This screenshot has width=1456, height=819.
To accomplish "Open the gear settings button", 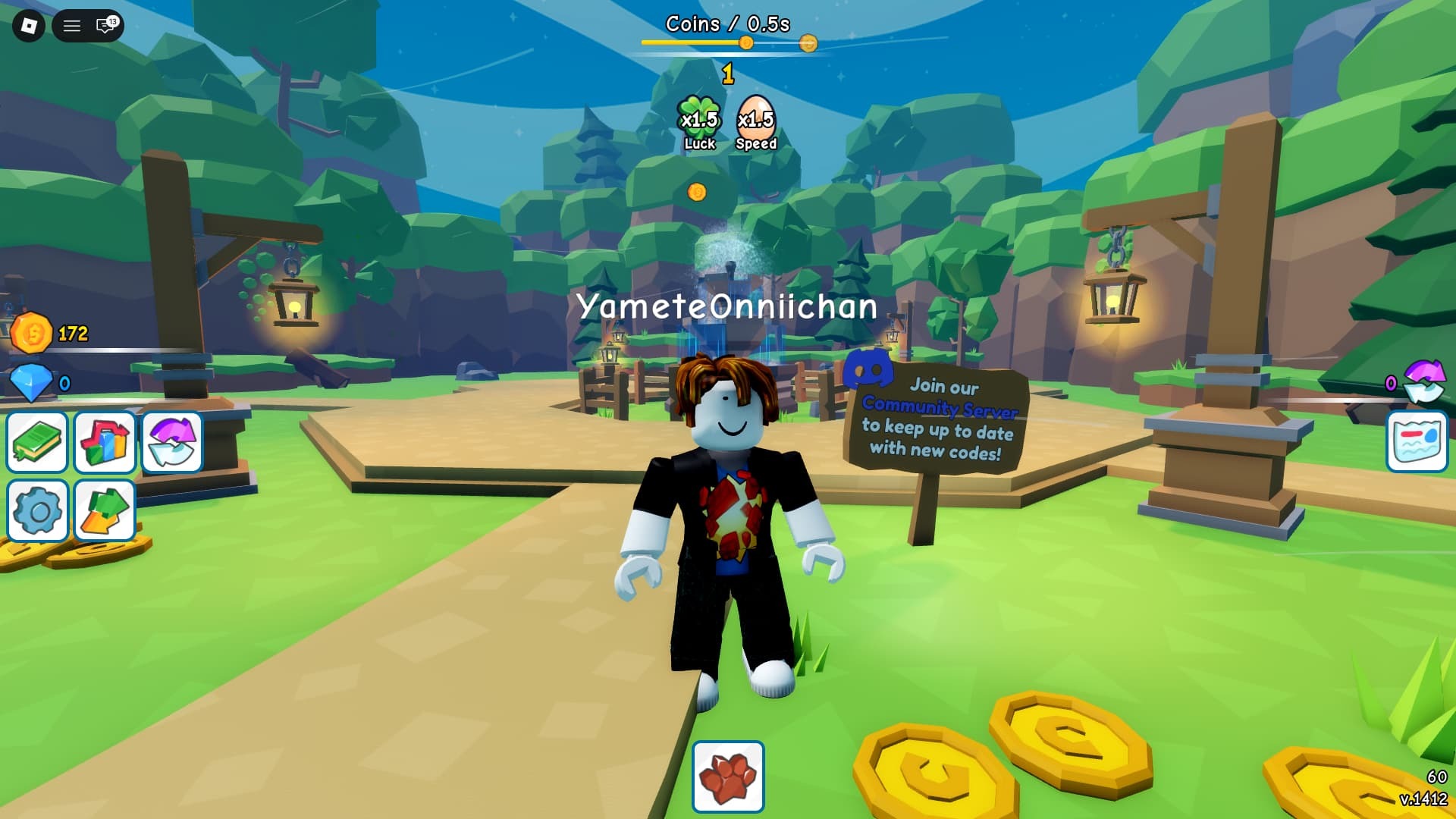I will 37,510.
